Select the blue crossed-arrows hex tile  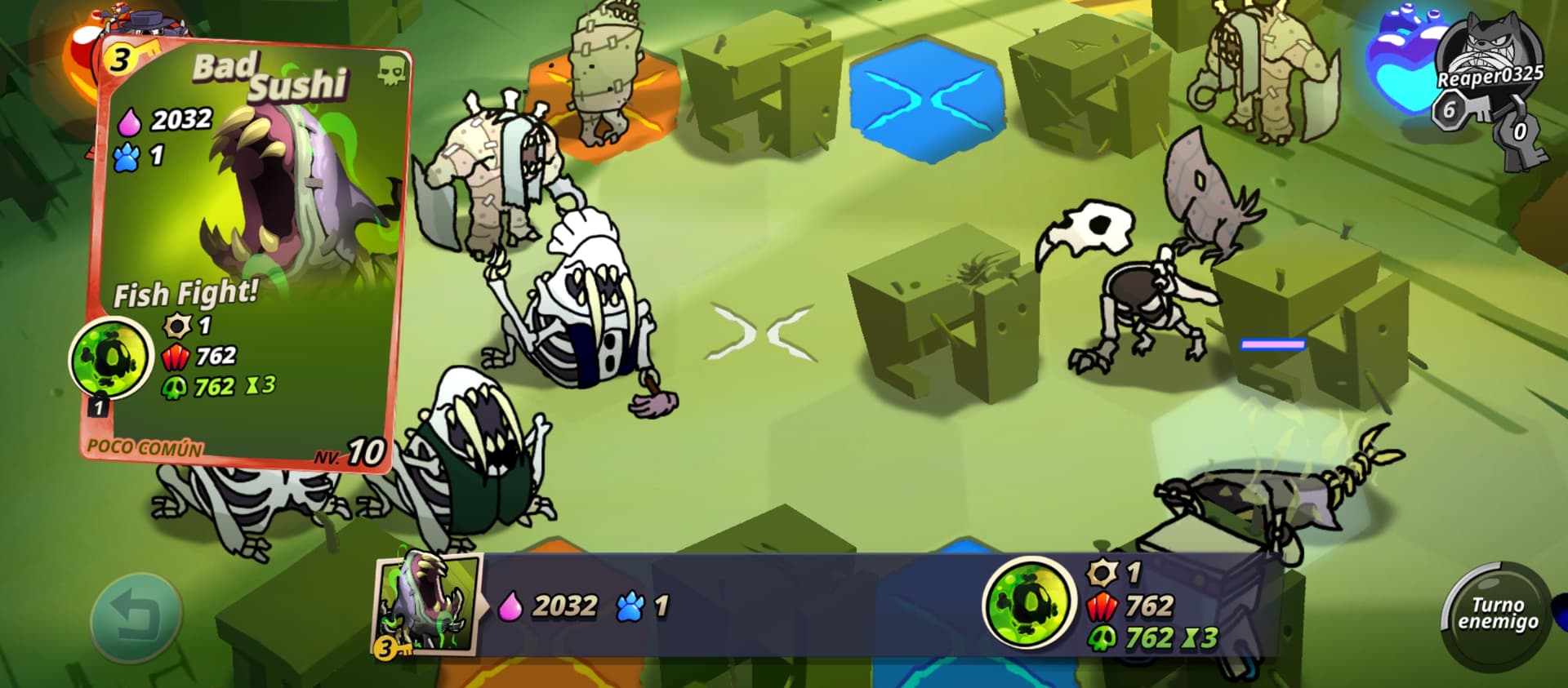point(925,100)
